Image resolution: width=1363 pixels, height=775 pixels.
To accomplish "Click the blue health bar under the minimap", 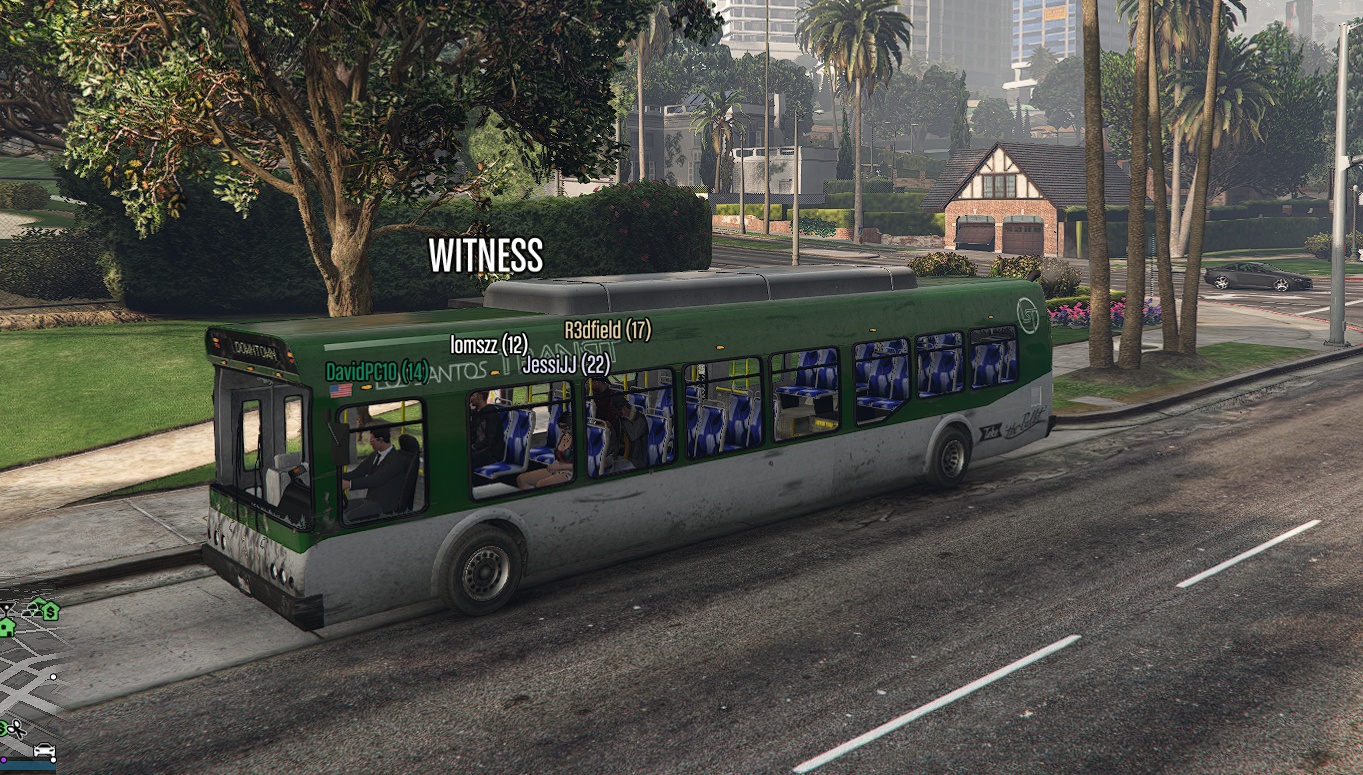I will [29, 767].
